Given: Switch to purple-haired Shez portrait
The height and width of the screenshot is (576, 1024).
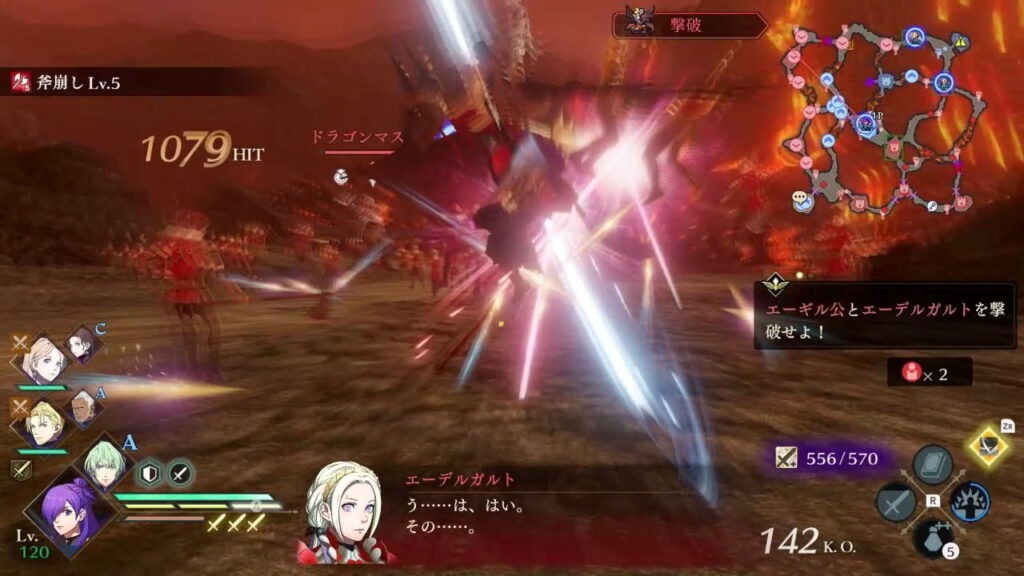Looking at the screenshot, I should [67, 510].
